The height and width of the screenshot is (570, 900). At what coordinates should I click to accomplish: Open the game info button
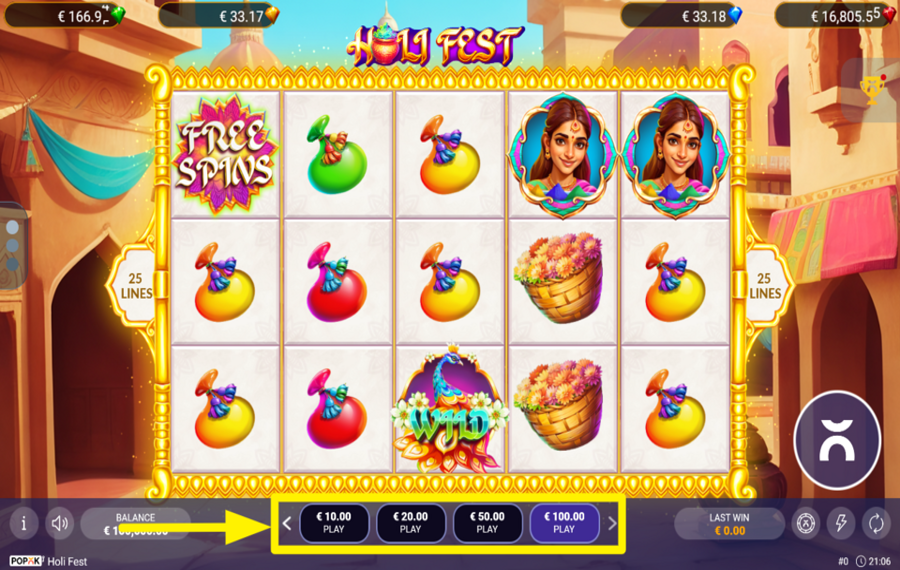point(24,523)
